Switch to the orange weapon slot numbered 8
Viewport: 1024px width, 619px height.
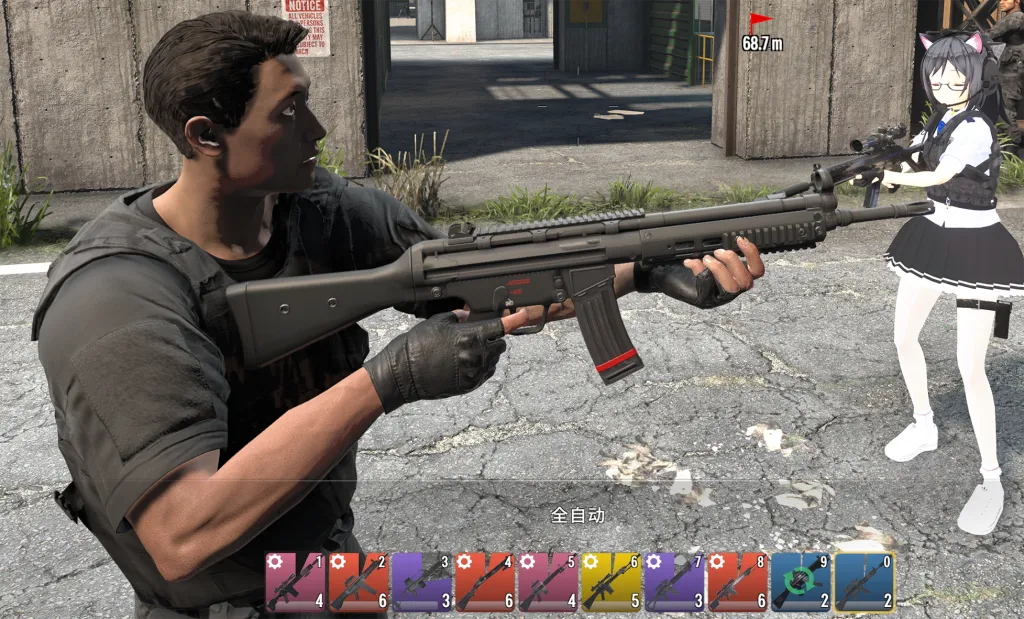click(x=737, y=581)
